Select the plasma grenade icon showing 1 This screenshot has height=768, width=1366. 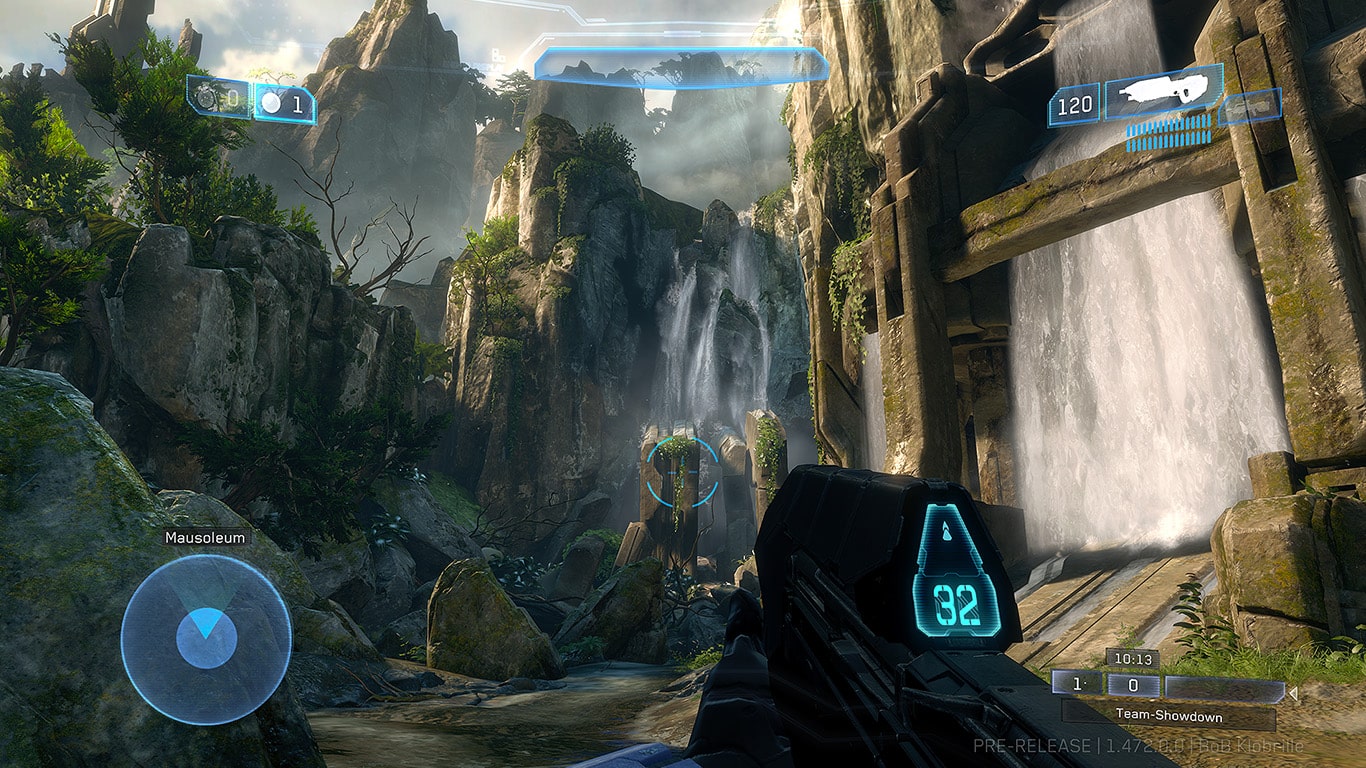(x=271, y=101)
